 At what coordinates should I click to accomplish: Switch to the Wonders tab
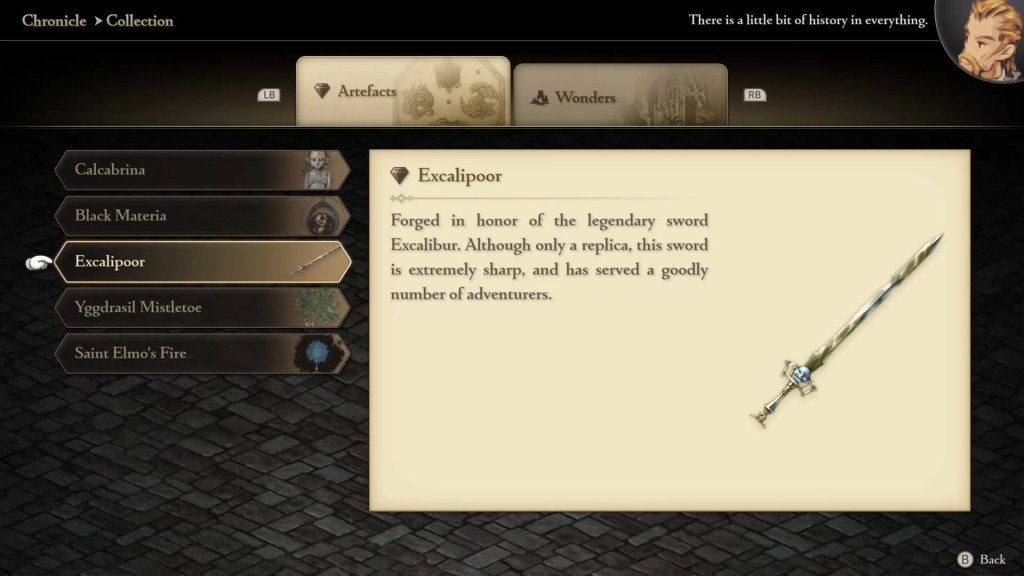[620, 96]
